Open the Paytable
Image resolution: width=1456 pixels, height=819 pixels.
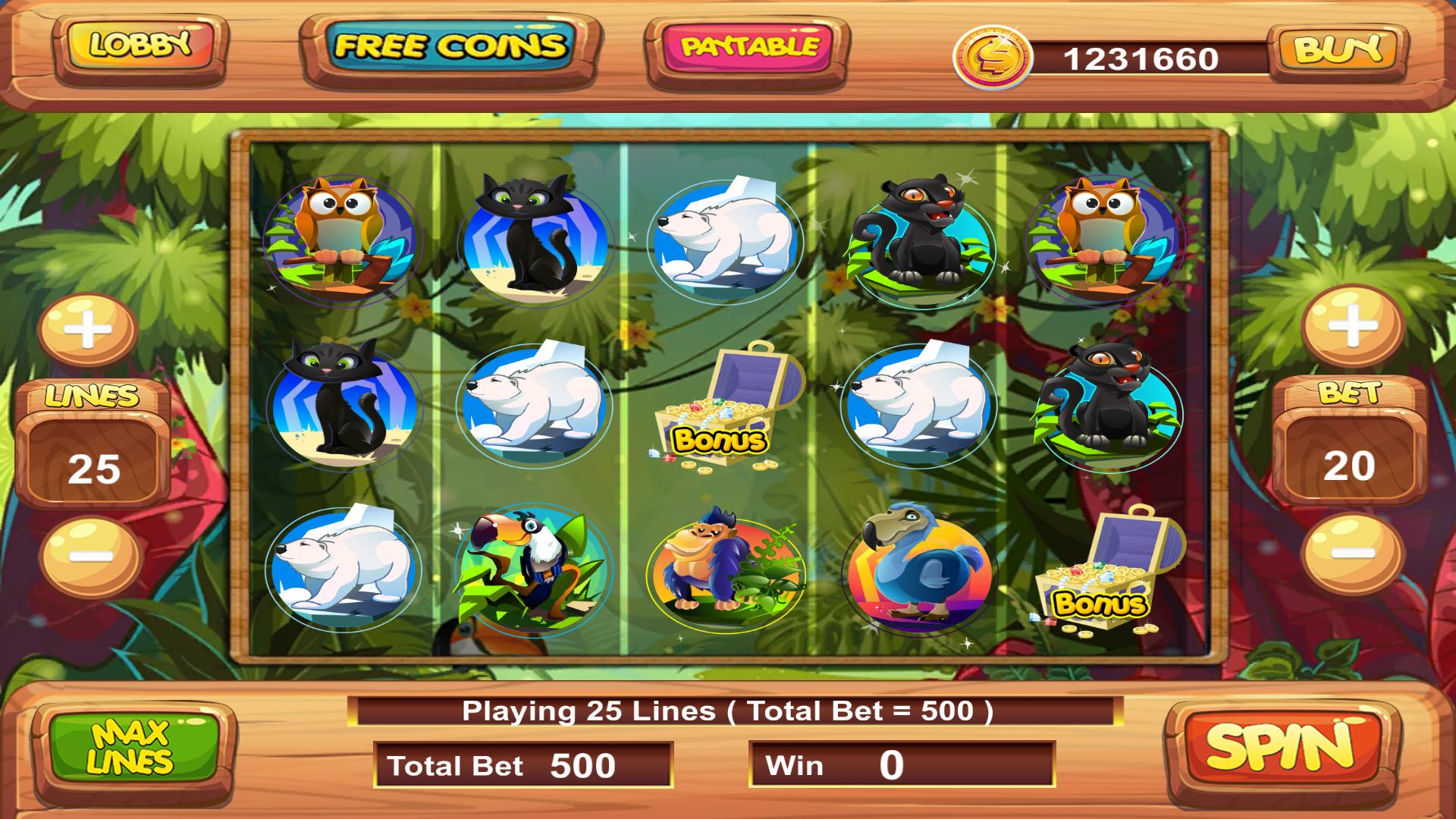pos(746,47)
